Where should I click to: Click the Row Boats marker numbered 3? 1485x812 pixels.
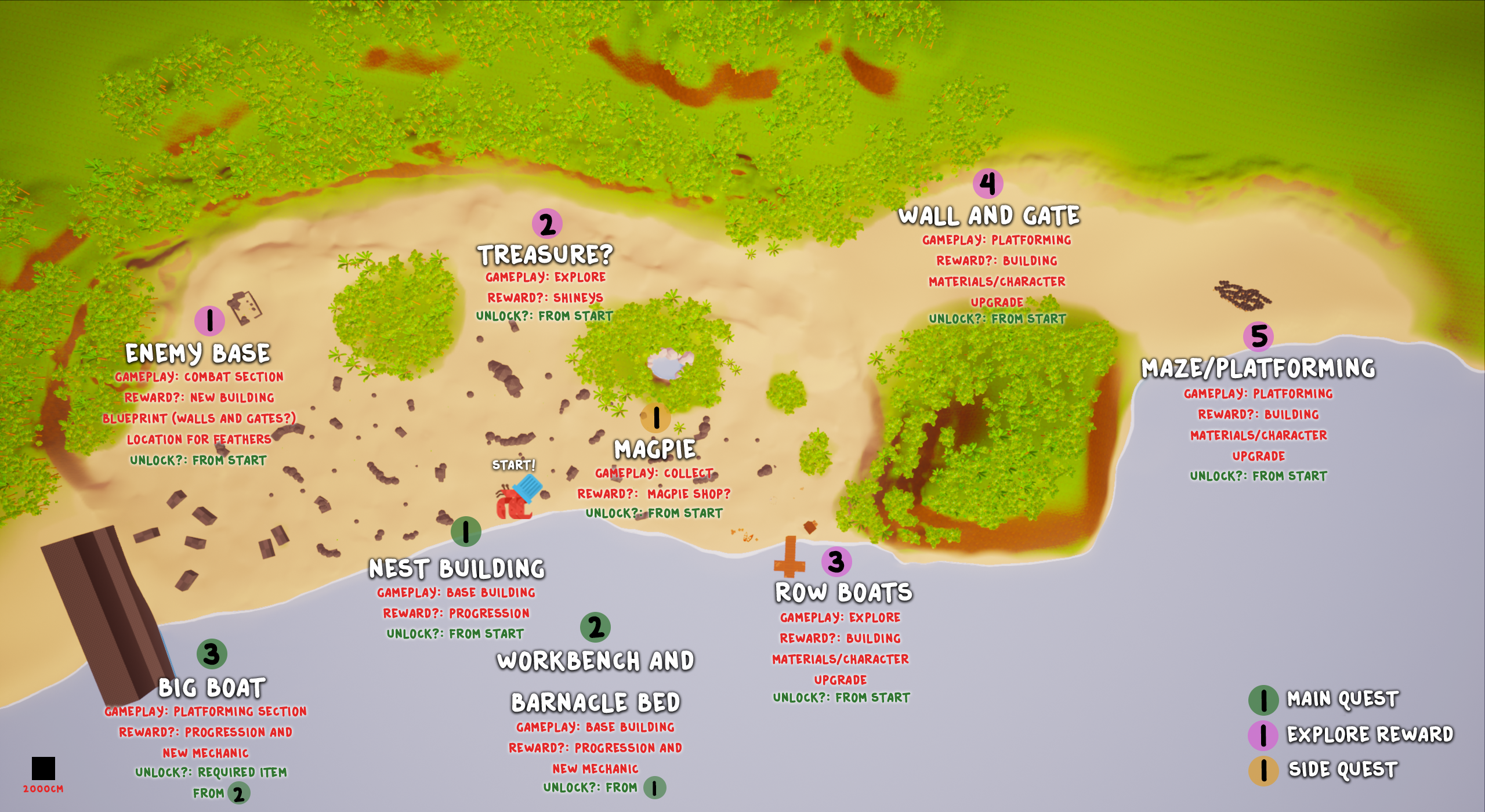[x=836, y=561]
